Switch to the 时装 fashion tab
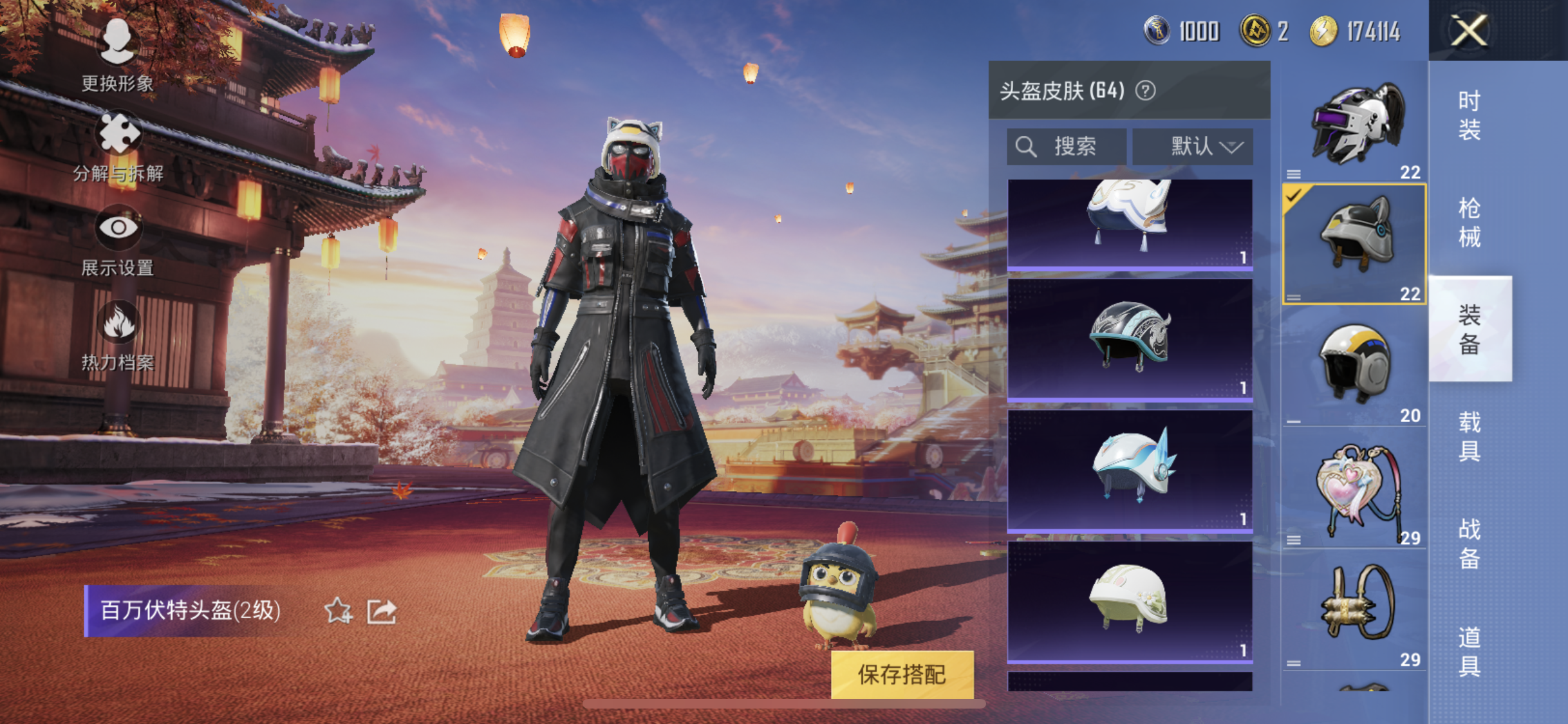 coord(1470,115)
